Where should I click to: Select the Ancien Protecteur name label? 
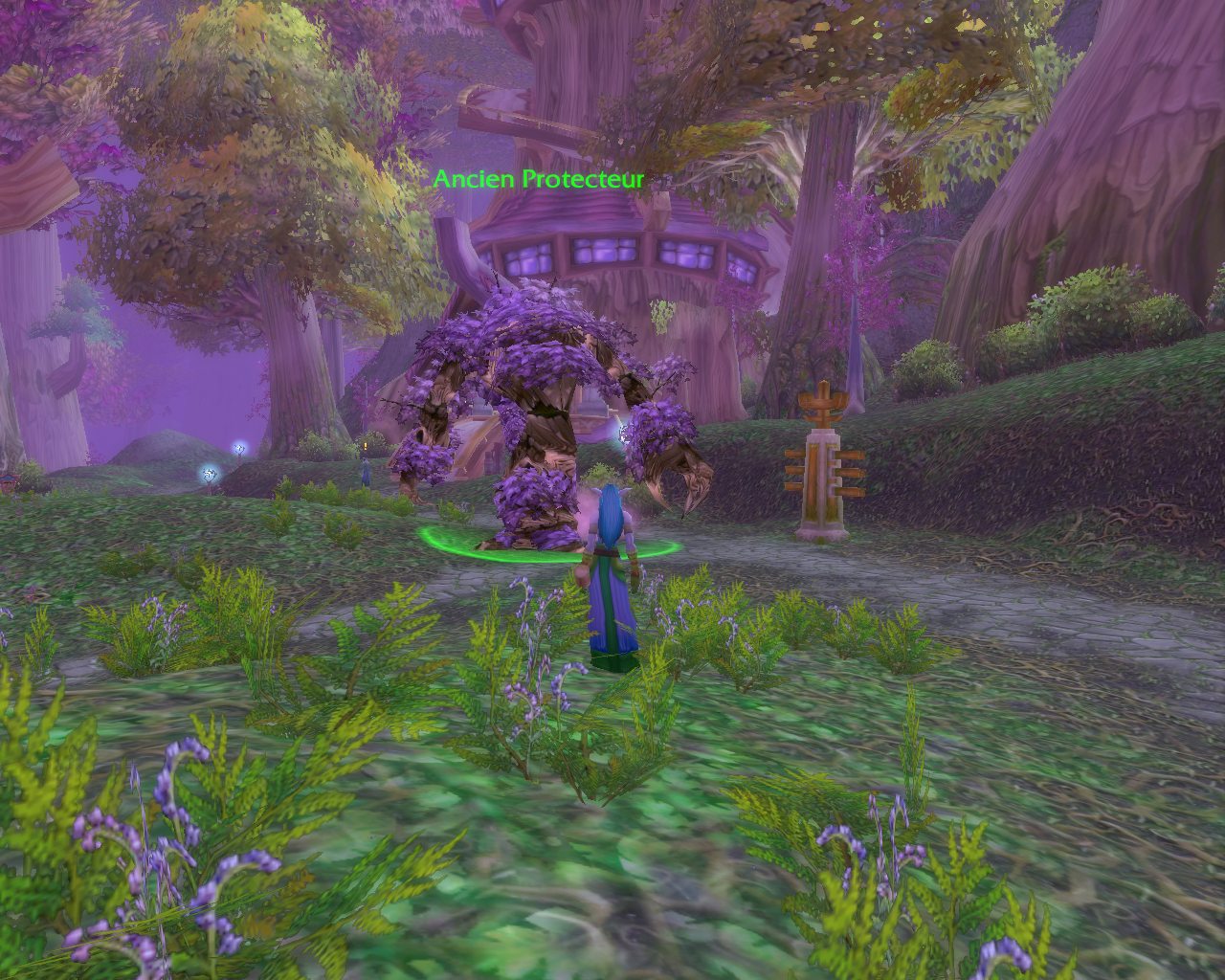tap(538, 179)
